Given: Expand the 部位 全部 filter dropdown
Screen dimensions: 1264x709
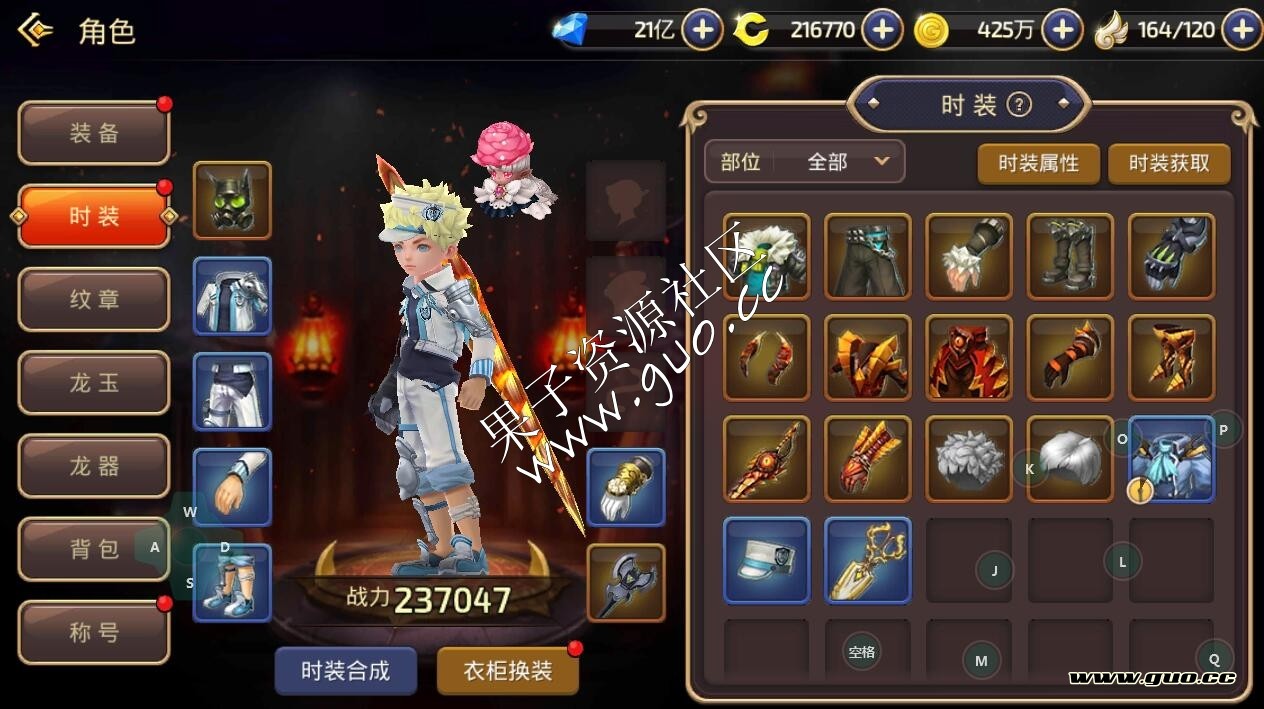Looking at the screenshot, I should (x=805, y=162).
